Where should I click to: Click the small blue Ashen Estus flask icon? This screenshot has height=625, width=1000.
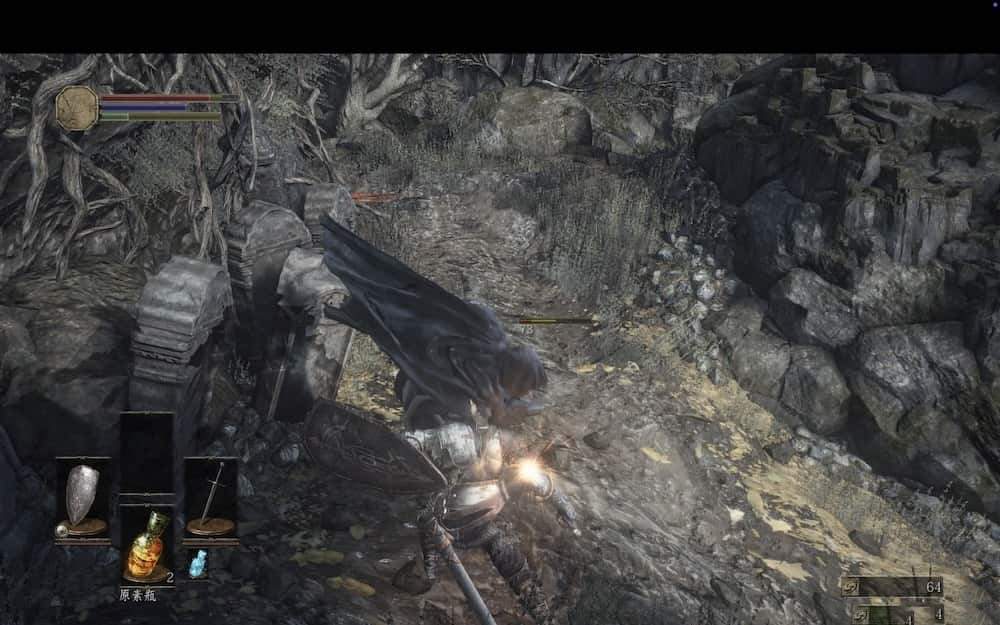pos(198,561)
